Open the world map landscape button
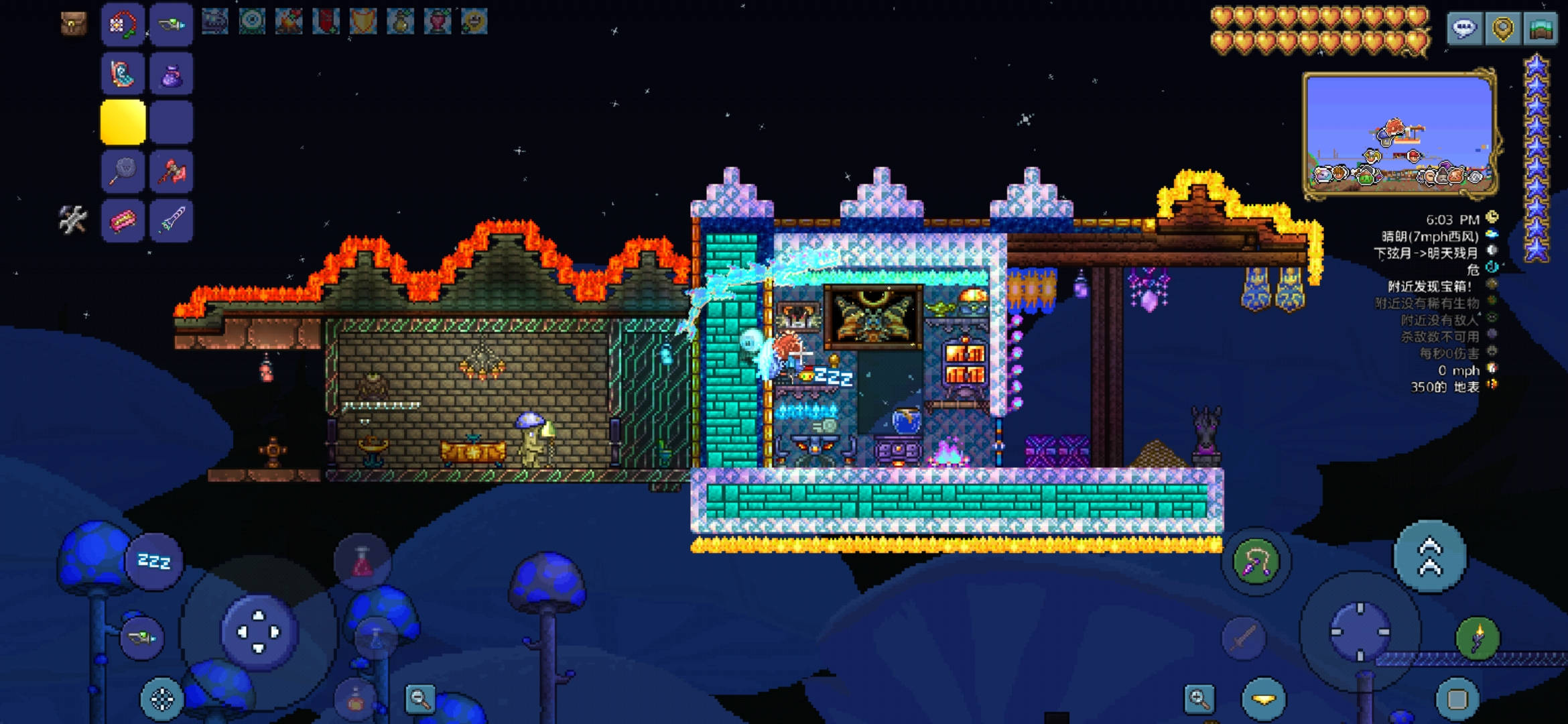The image size is (1568, 724). pos(1541,29)
